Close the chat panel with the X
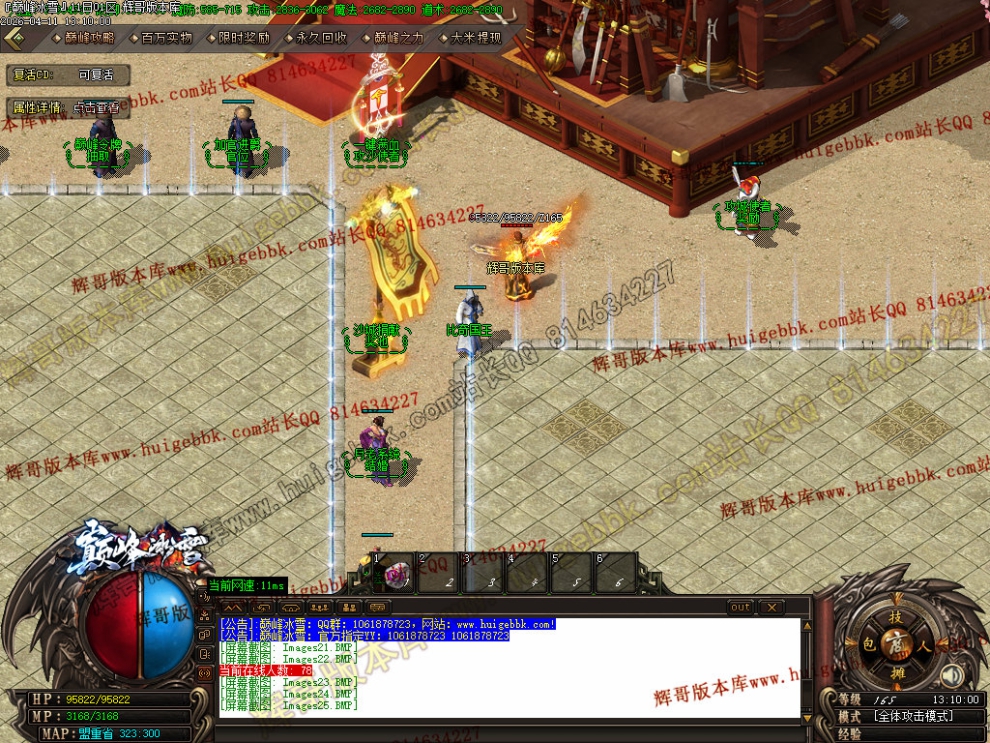 pyautogui.click(x=770, y=607)
